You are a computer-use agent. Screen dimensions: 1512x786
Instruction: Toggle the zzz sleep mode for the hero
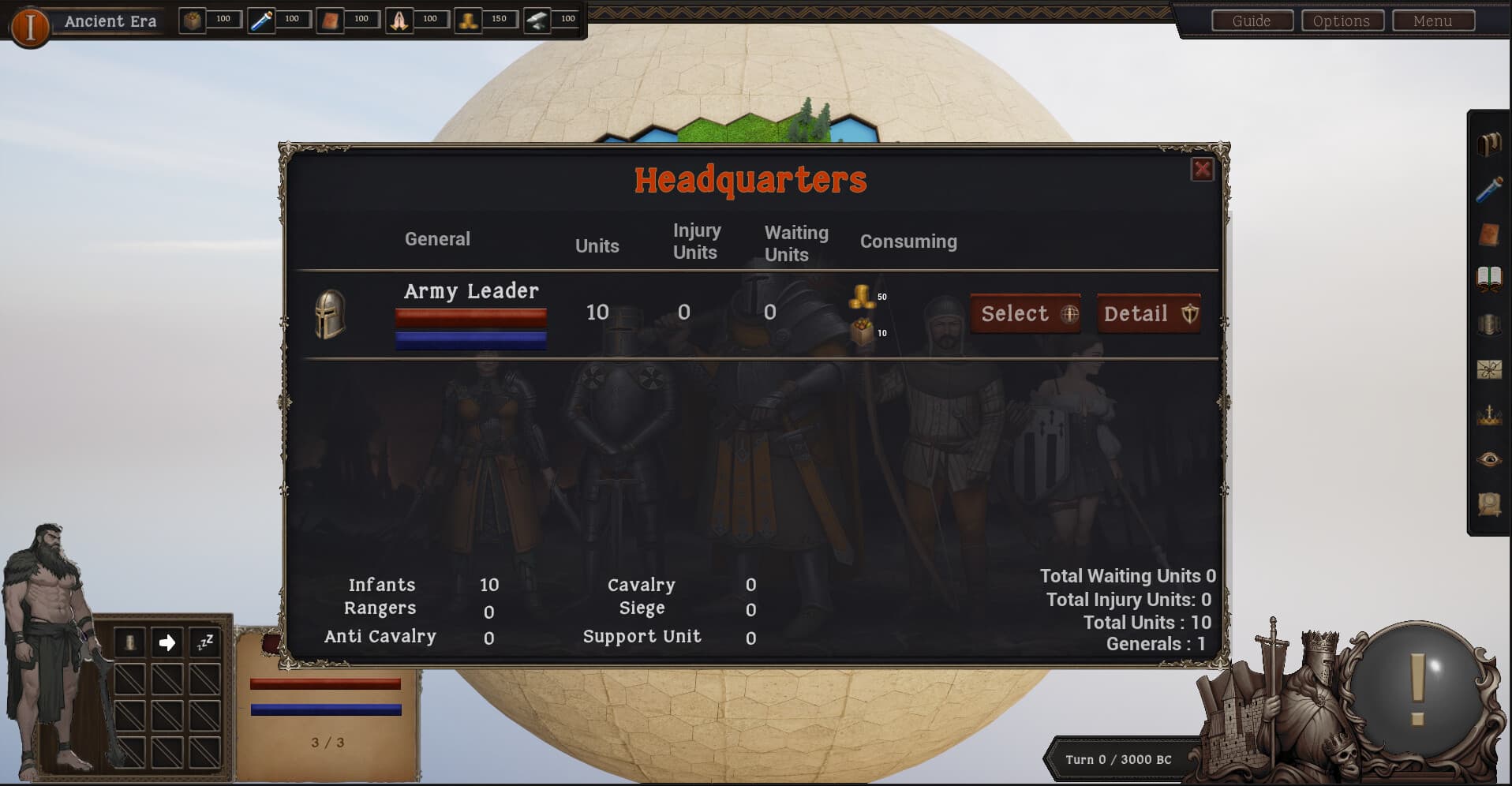pyautogui.click(x=204, y=642)
